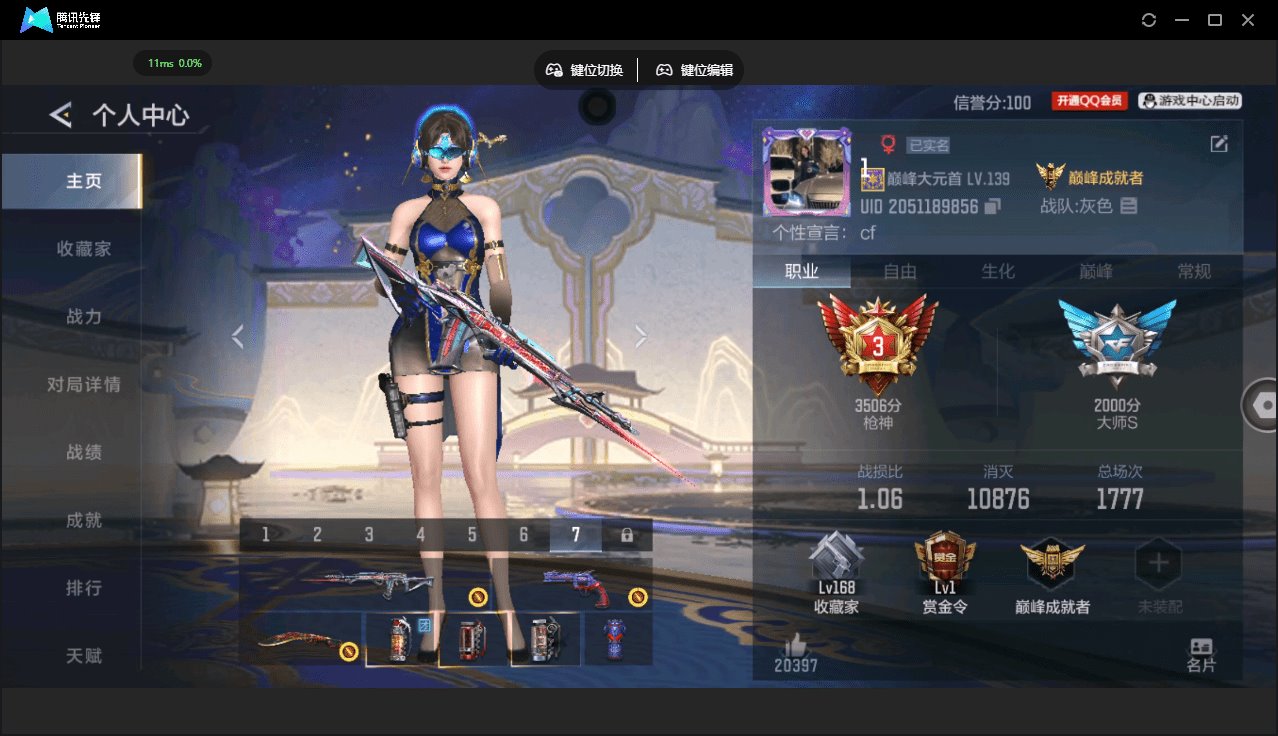The height and width of the screenshot is (736, 1278).
Task: Click the edit profile pencil icon
Action: coord(1219,144)
